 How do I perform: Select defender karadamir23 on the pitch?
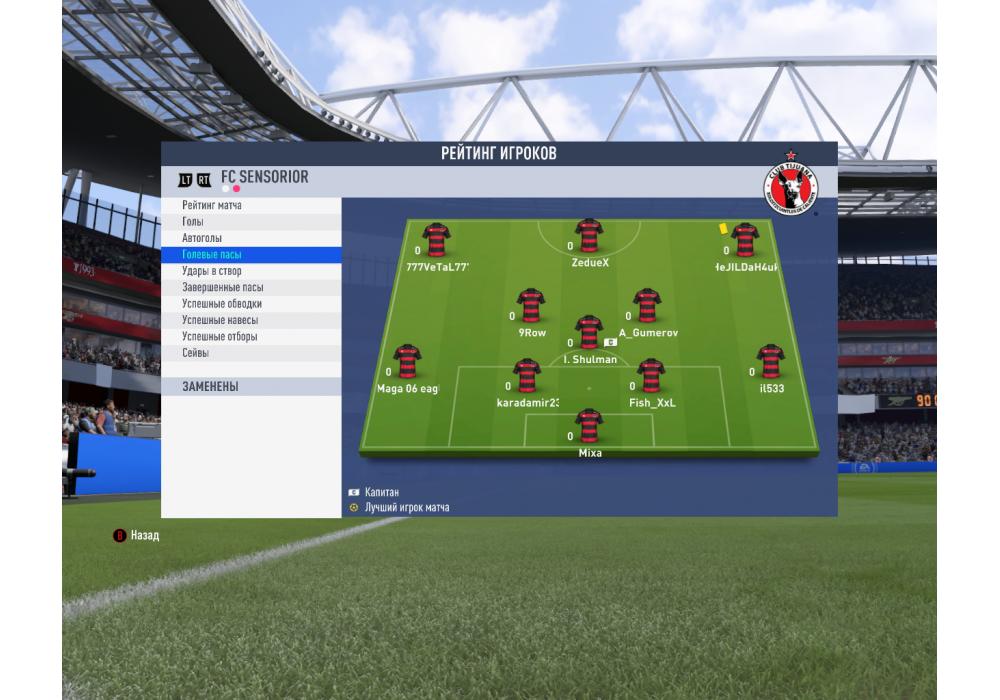(527, 377)
